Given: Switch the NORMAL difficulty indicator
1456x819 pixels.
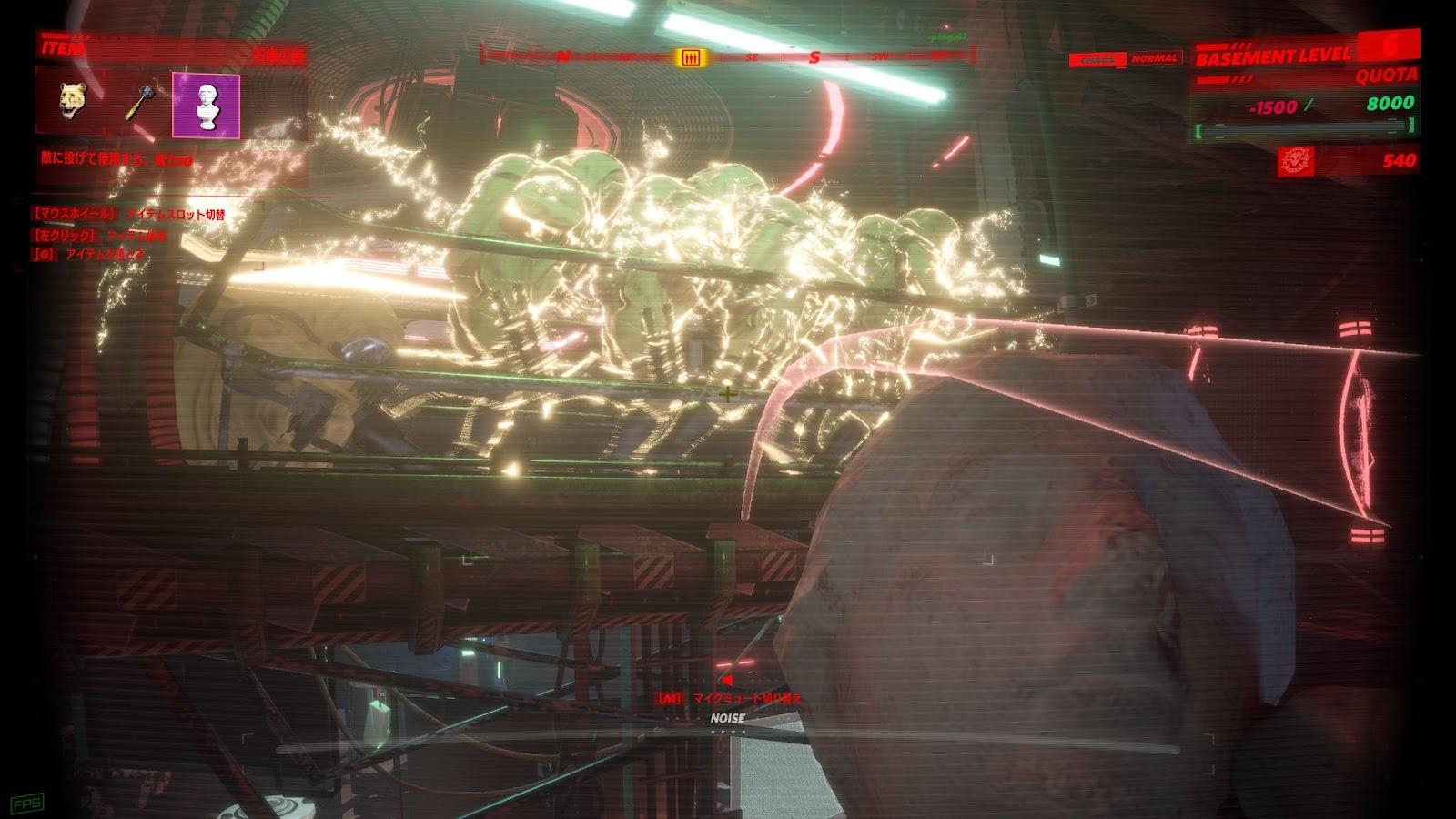Looking at the screenshot, I should click(x=1156, y=56).
